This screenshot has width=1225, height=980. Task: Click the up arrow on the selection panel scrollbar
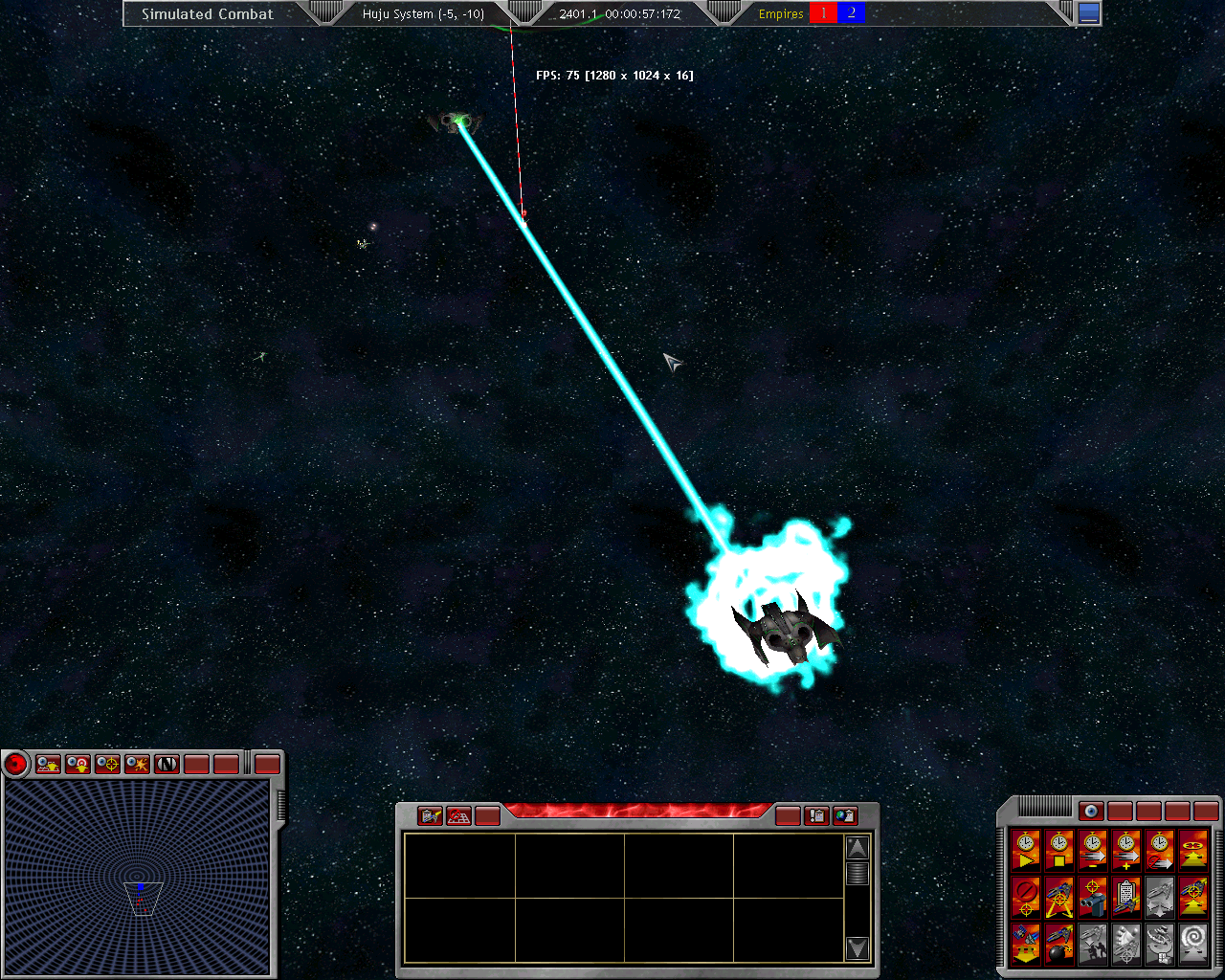click(x=857, y=847)
